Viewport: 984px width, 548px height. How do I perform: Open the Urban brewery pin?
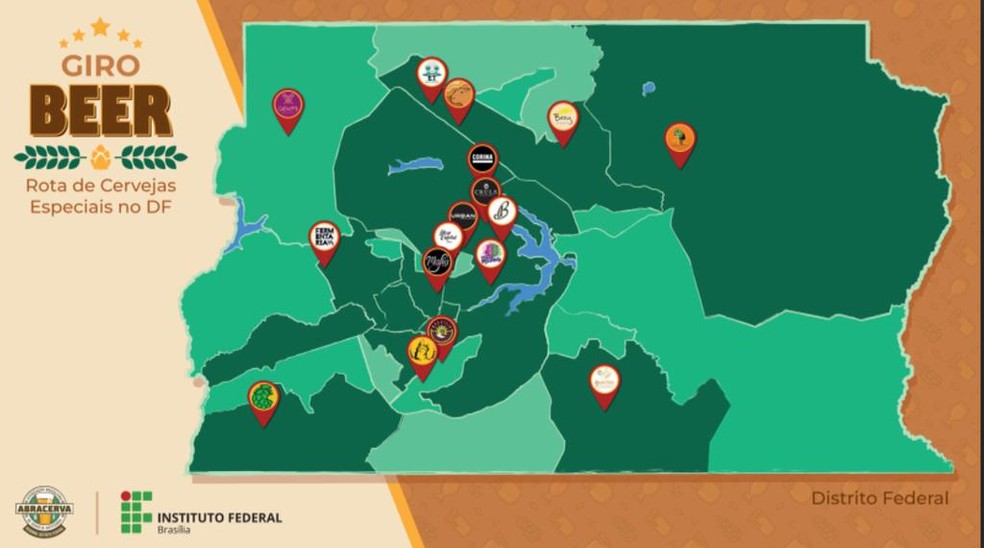tap(462, 218)
